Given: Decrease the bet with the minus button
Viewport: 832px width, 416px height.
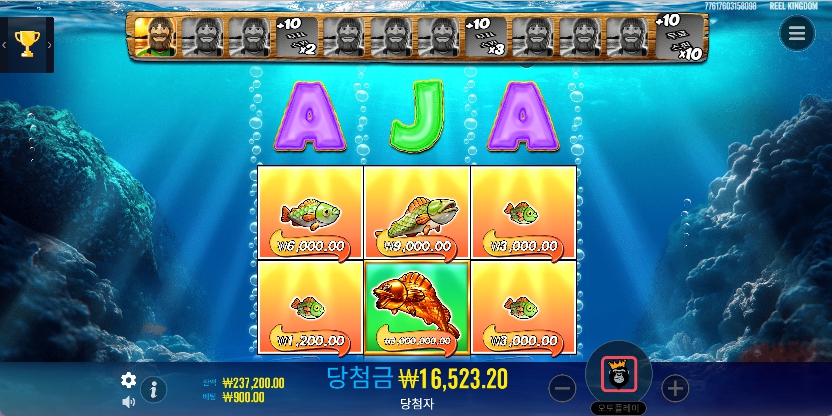Looking at the screenshot, I should [x=563, y=388].
